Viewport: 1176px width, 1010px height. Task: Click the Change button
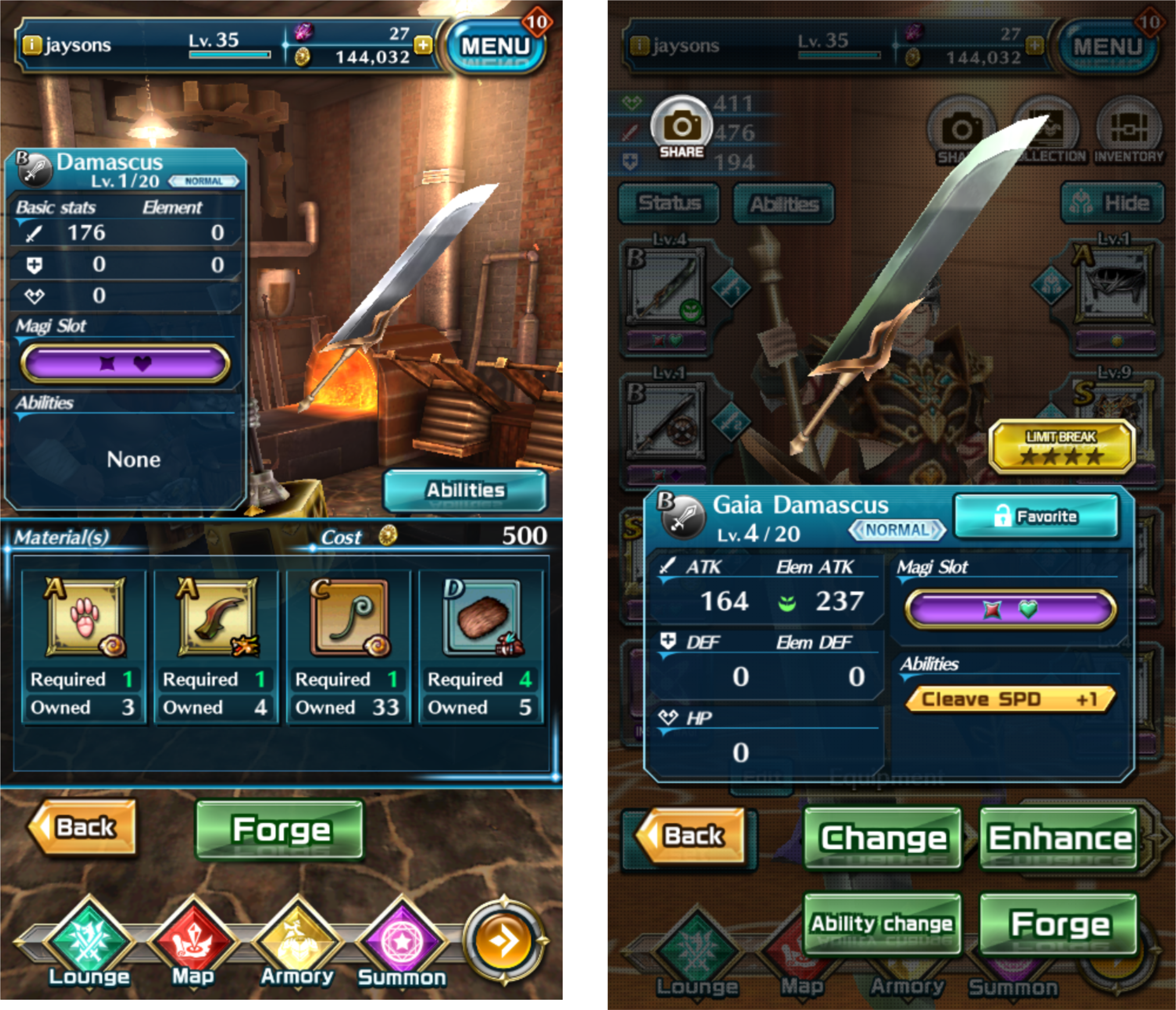pyautogui.click(x=883, y=838)
